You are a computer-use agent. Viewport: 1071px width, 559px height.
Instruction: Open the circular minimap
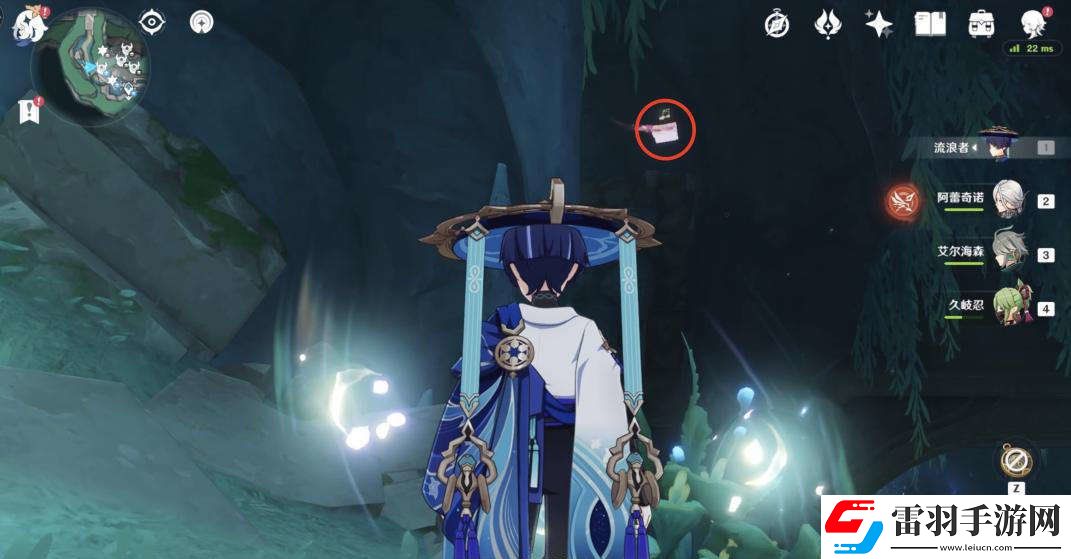(x=90, y=68)
